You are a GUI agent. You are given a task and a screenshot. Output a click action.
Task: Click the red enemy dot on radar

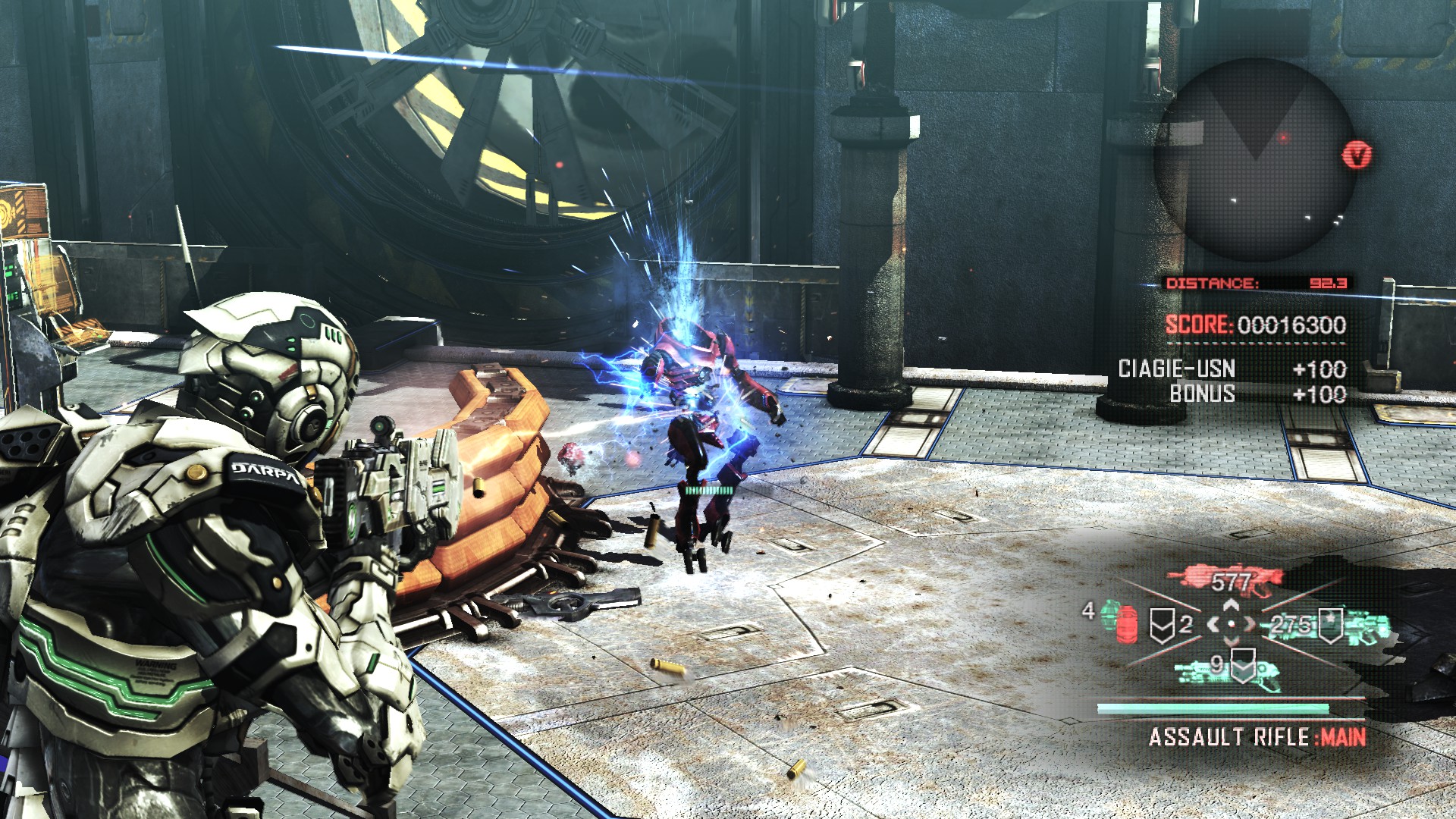pyautogui.click(x=1283, y=138)
